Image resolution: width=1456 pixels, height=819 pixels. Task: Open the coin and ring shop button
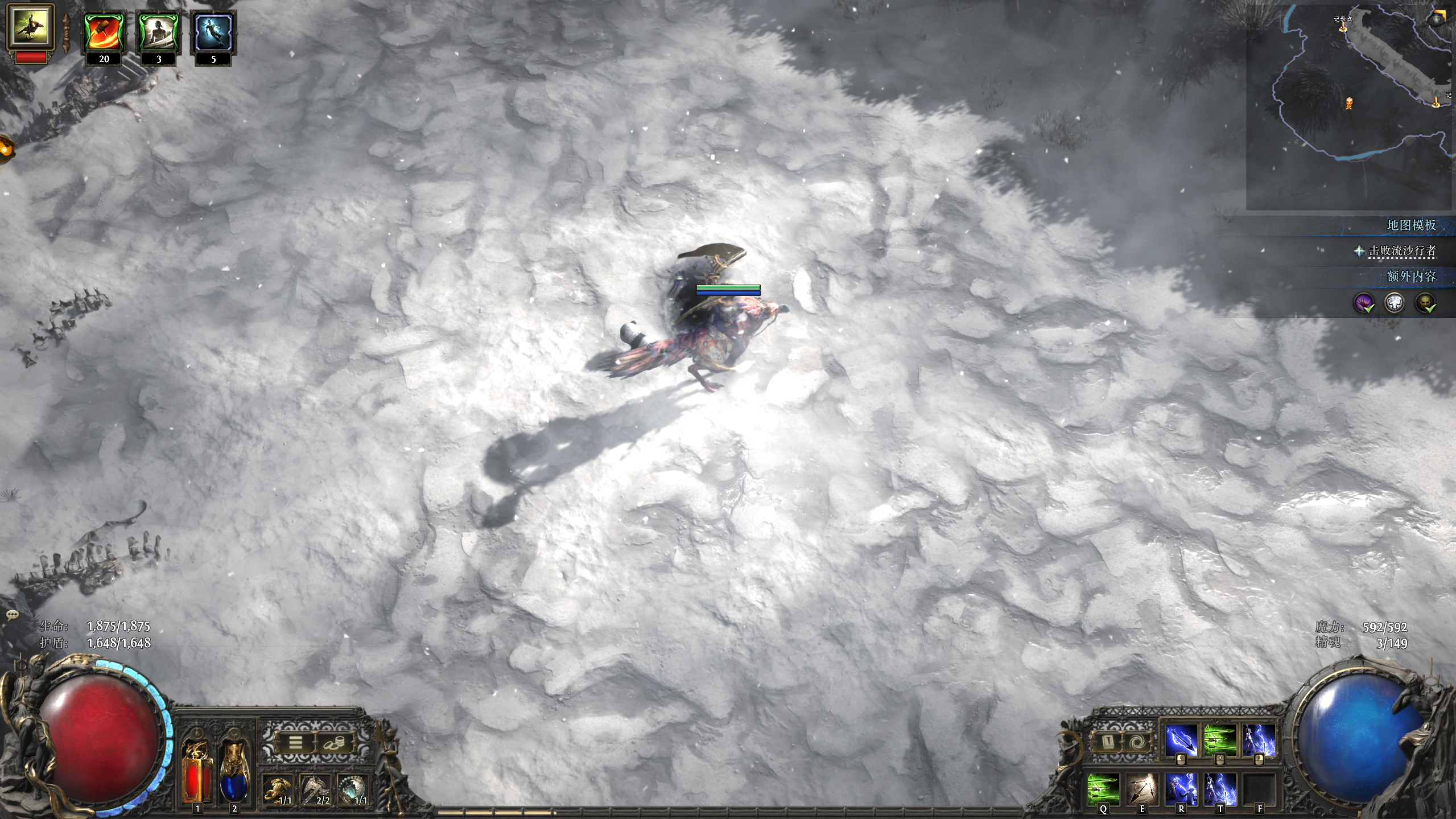point(334,743)
